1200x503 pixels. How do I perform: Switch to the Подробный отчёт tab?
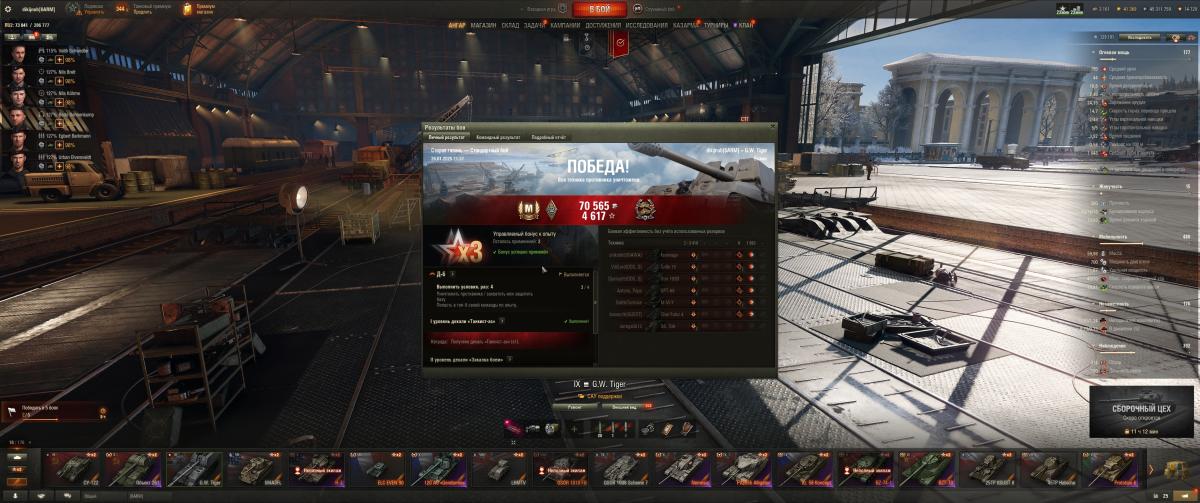(x=549, y=136)
